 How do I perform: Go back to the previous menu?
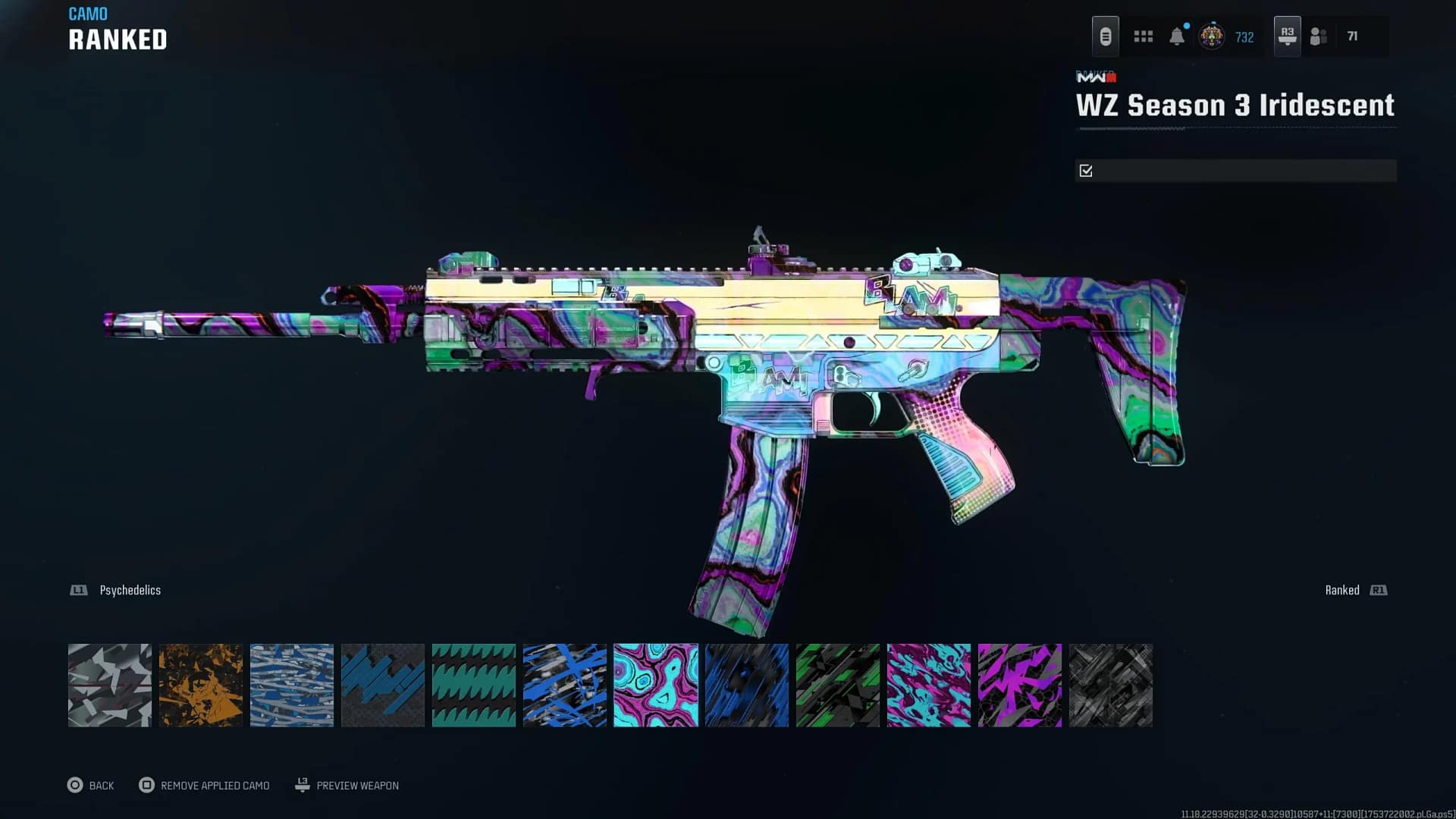[91, 786]
